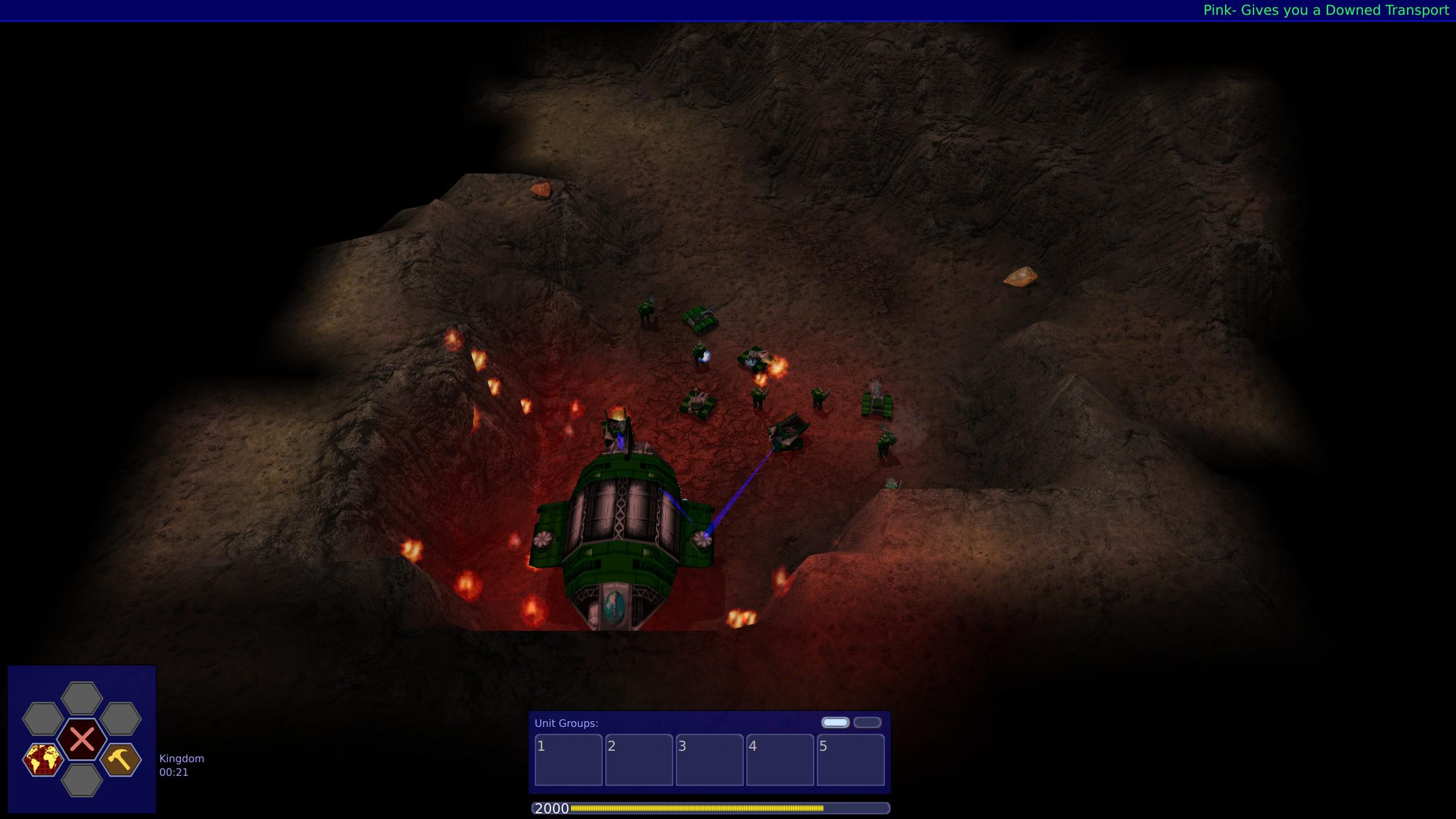Open the world map hexagon

tap(43, 759)
